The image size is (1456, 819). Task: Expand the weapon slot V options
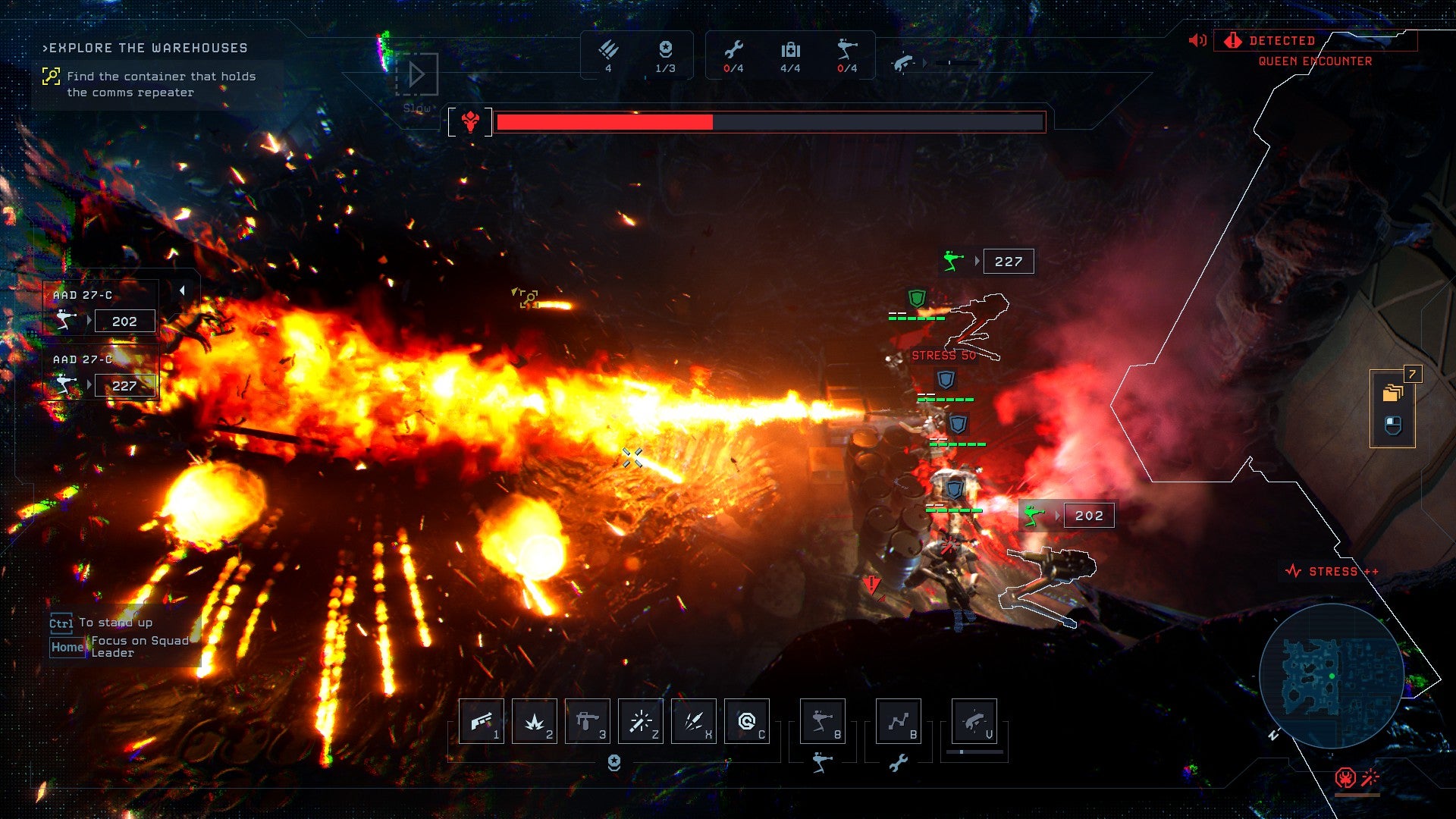pyautogui.click(x=974, y=721)
